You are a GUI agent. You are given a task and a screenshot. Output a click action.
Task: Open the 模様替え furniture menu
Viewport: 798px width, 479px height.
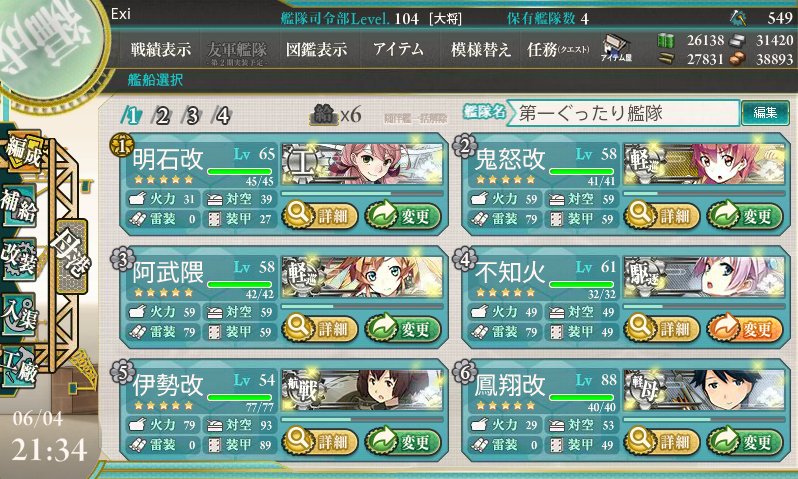coord(480,49)
